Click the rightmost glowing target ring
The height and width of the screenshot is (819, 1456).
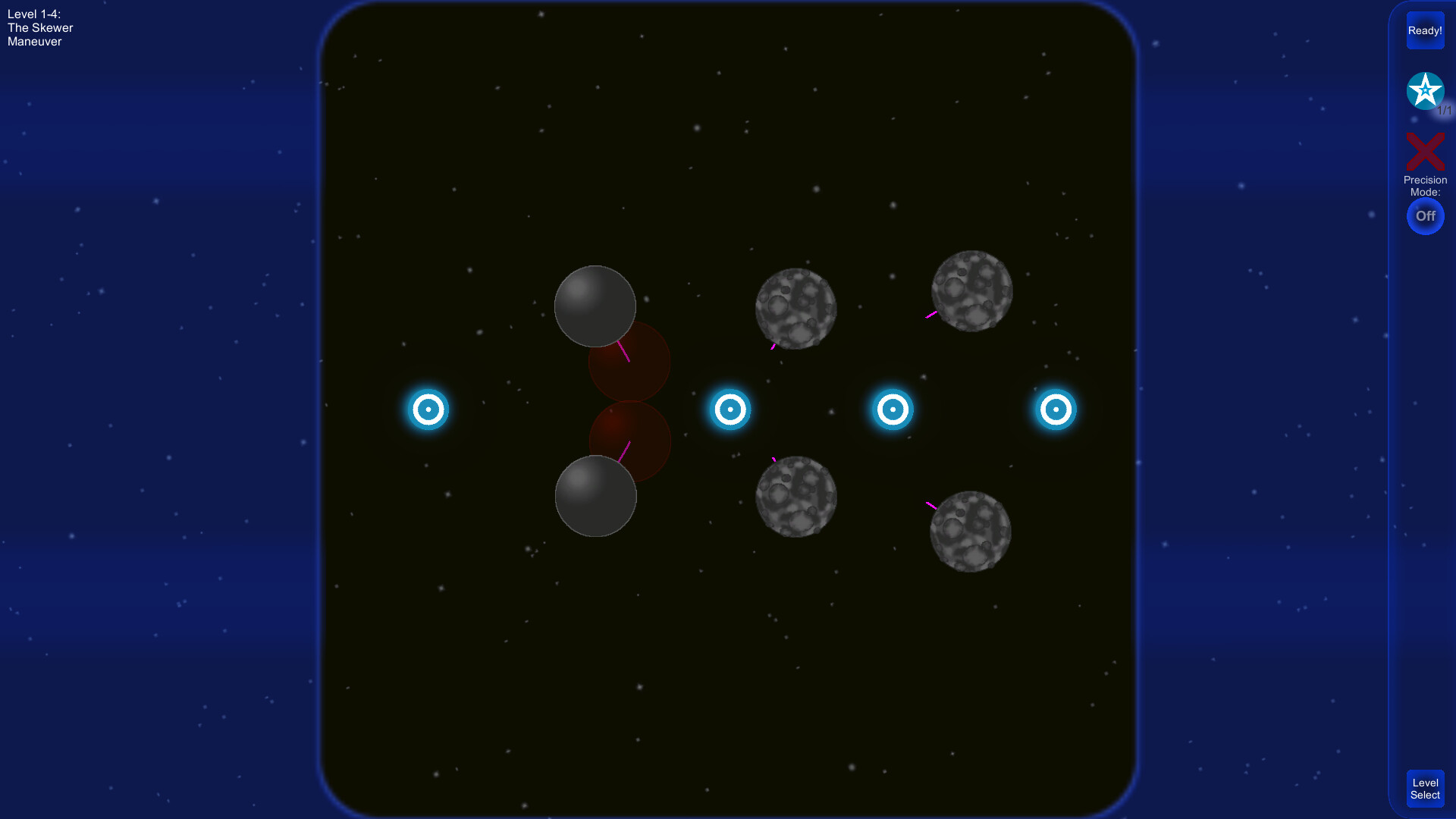(x=1056, y=409)
